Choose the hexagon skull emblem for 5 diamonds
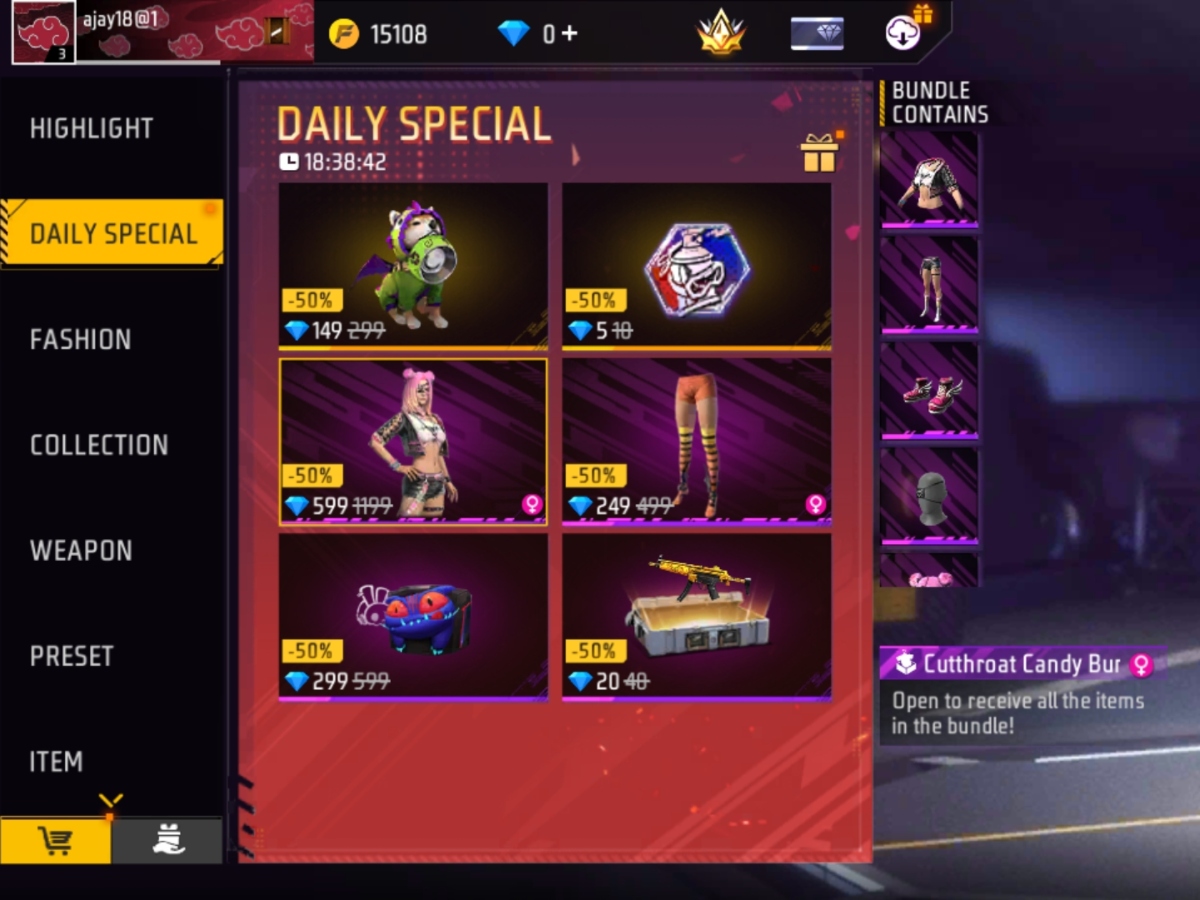Image resolution: width=1200 pixels, height=900 pixels. pos(696,265)
